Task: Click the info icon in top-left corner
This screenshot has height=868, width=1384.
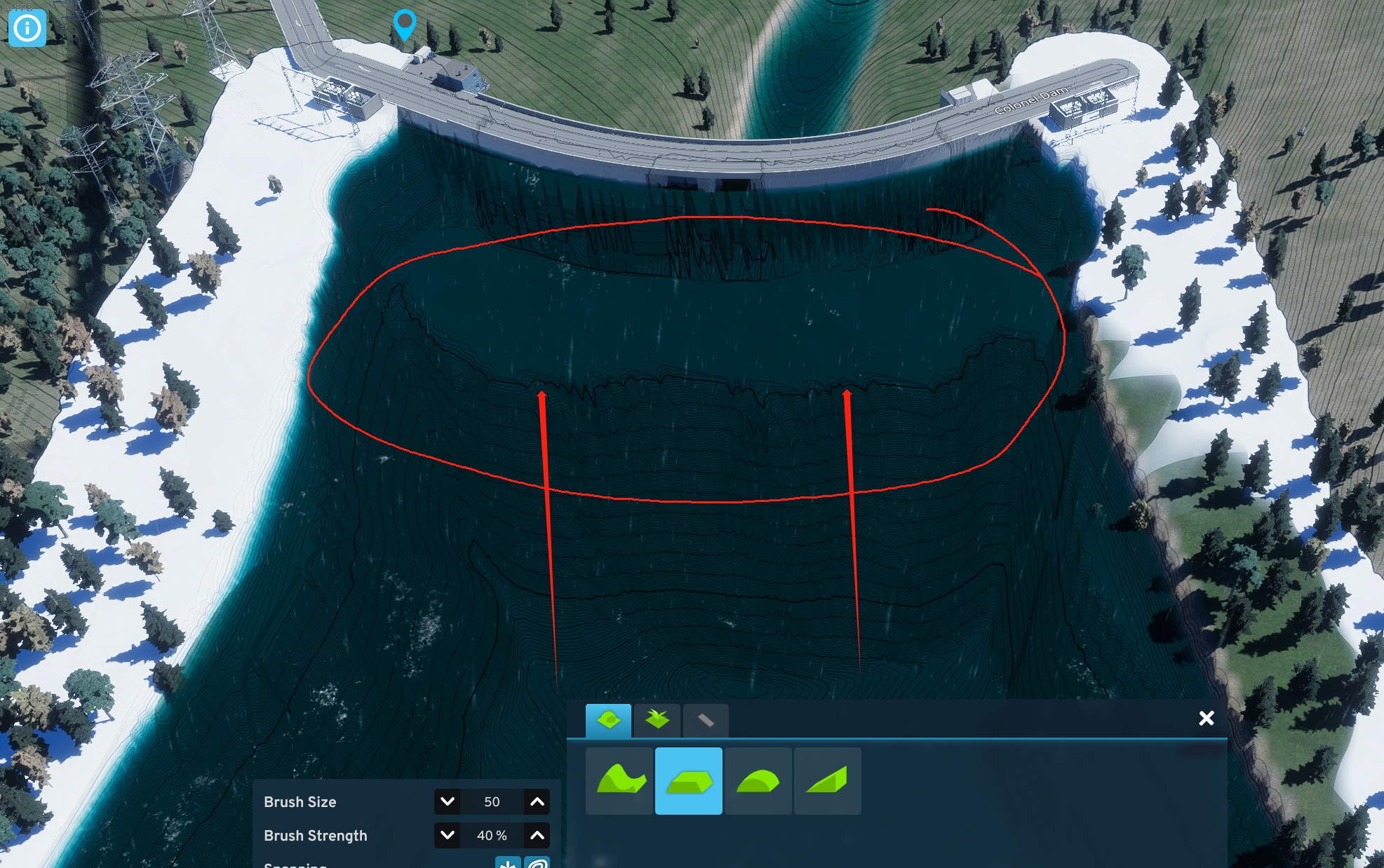Action: [27, 28]
